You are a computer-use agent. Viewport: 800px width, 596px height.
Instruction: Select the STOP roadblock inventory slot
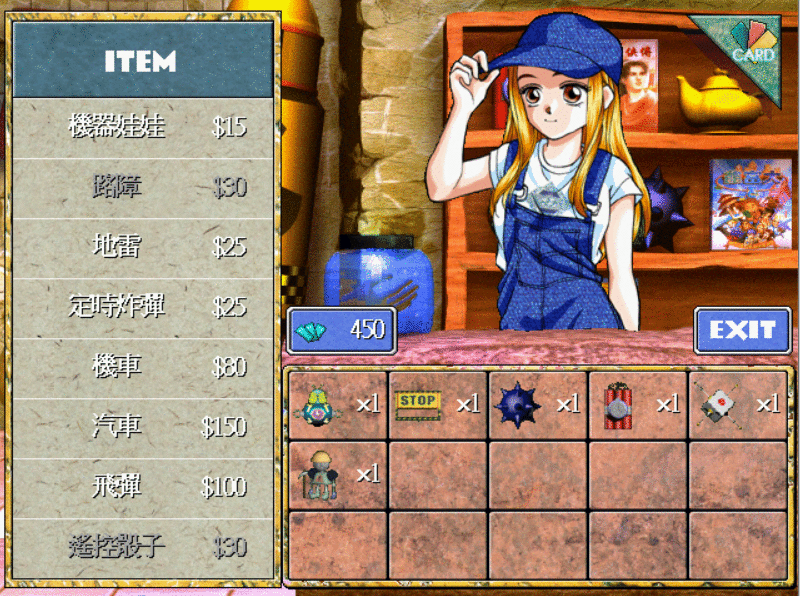pos(437,405)
